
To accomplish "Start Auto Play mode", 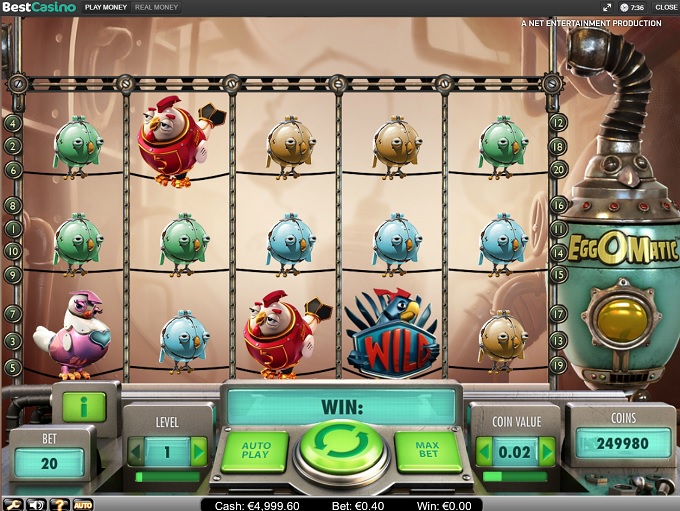I will [254, 451].
